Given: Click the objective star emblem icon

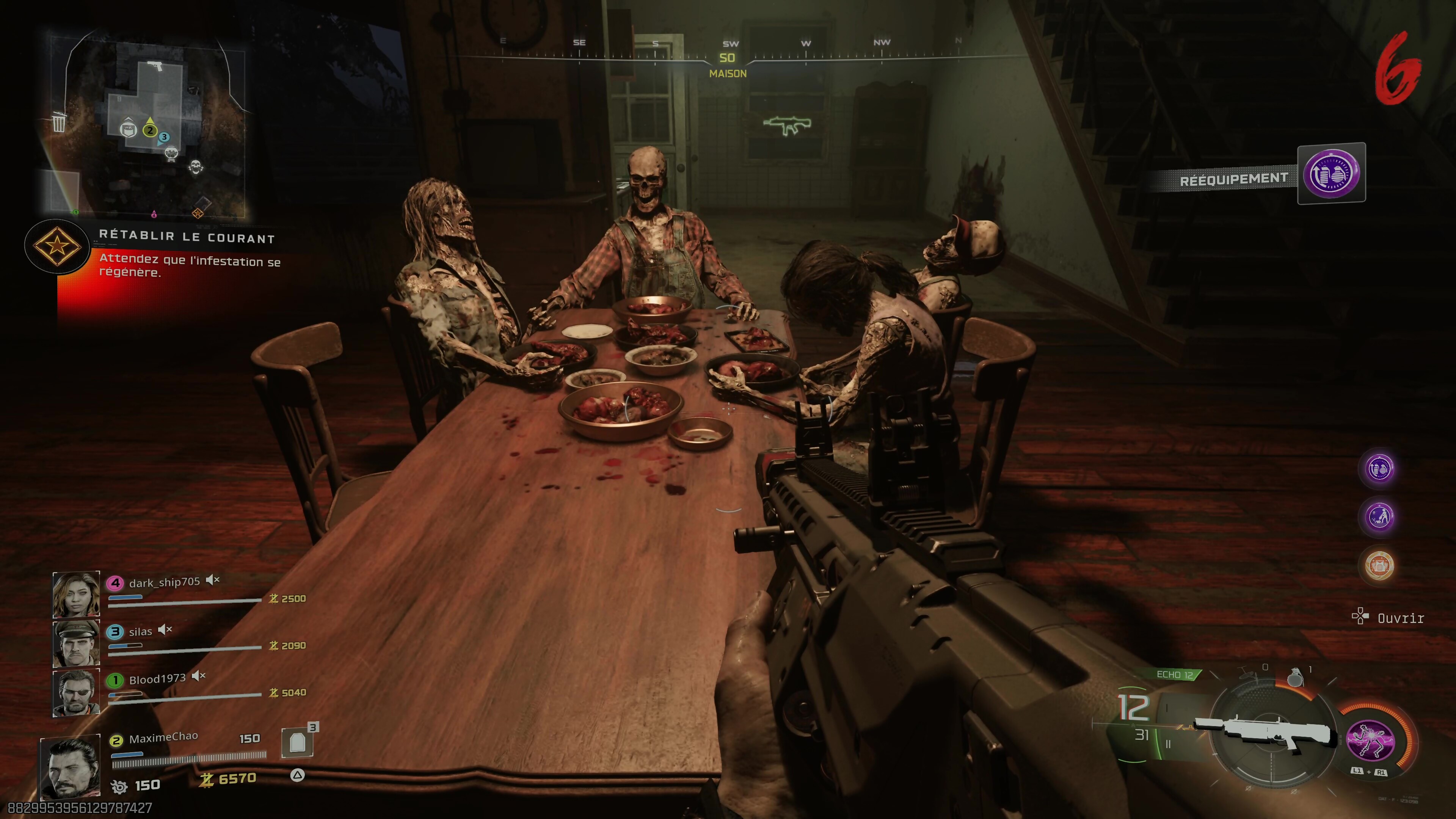Looking at the screenshot, I should 56,246.
